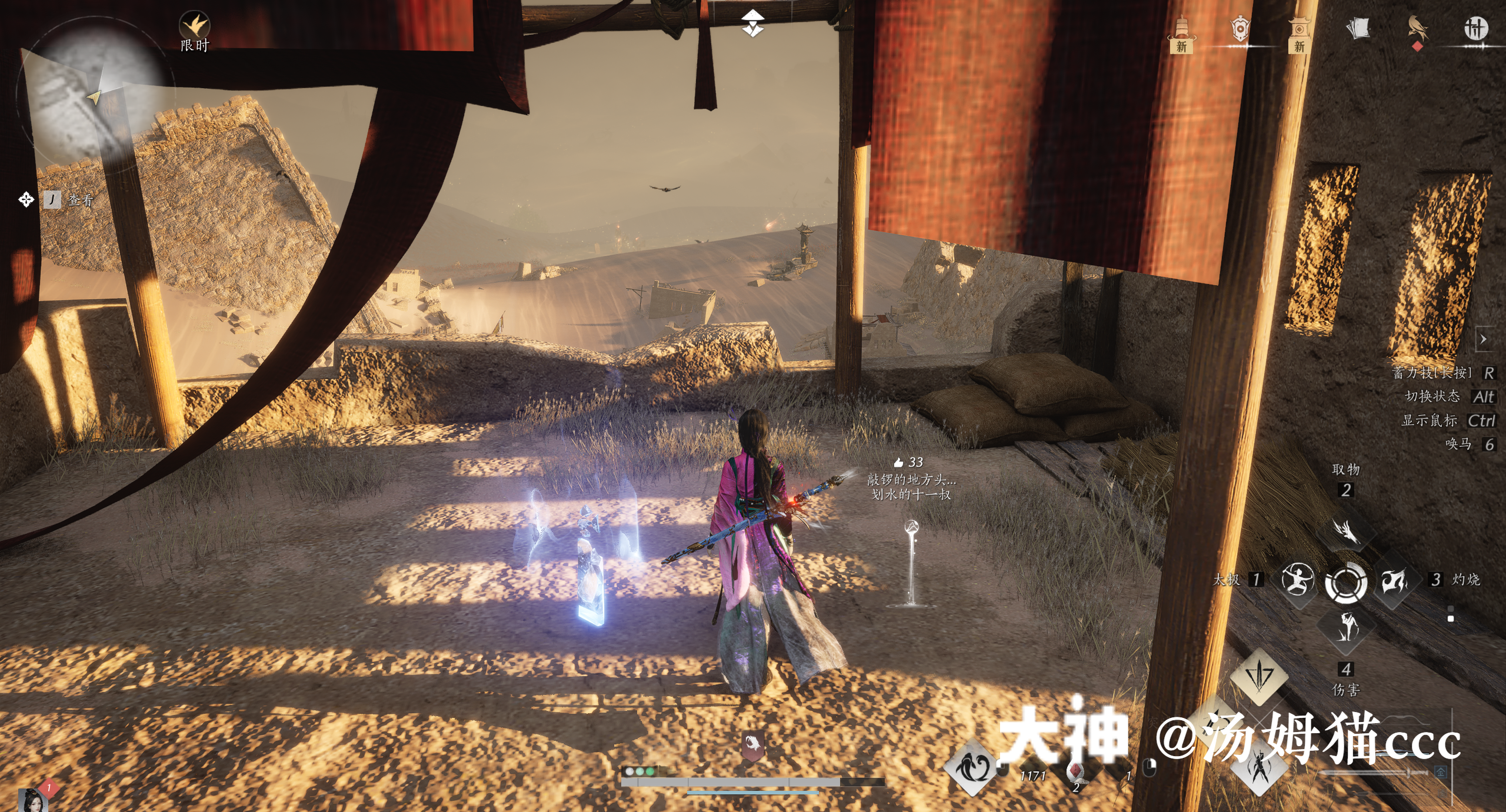Viewport: 1506px width, 812px height.
Task: Activate the 伤害 damage skill icon
Action: point(1346,628)
